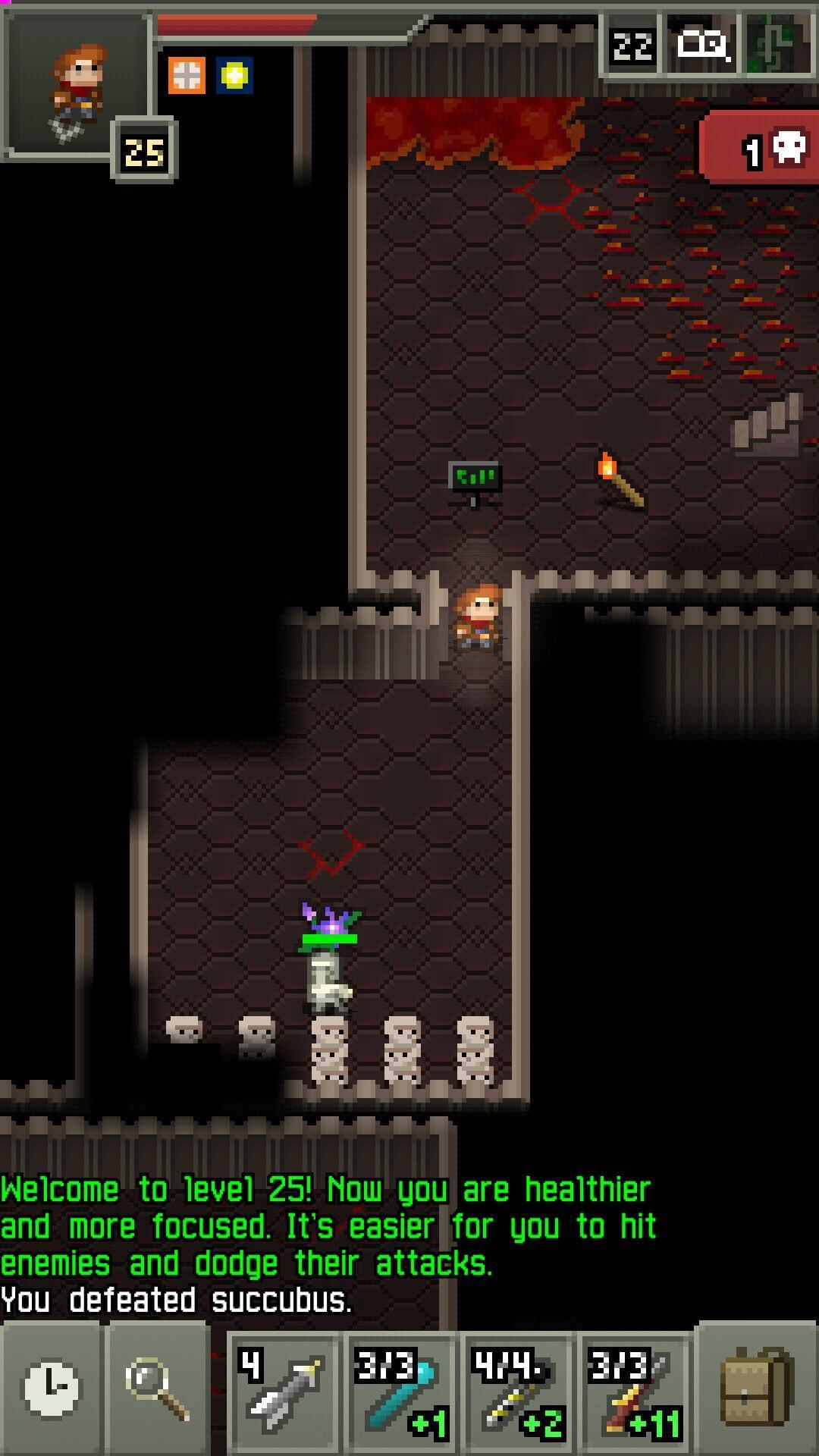Open the hero portrait info

pyautogui.click(x=76, y=85)
